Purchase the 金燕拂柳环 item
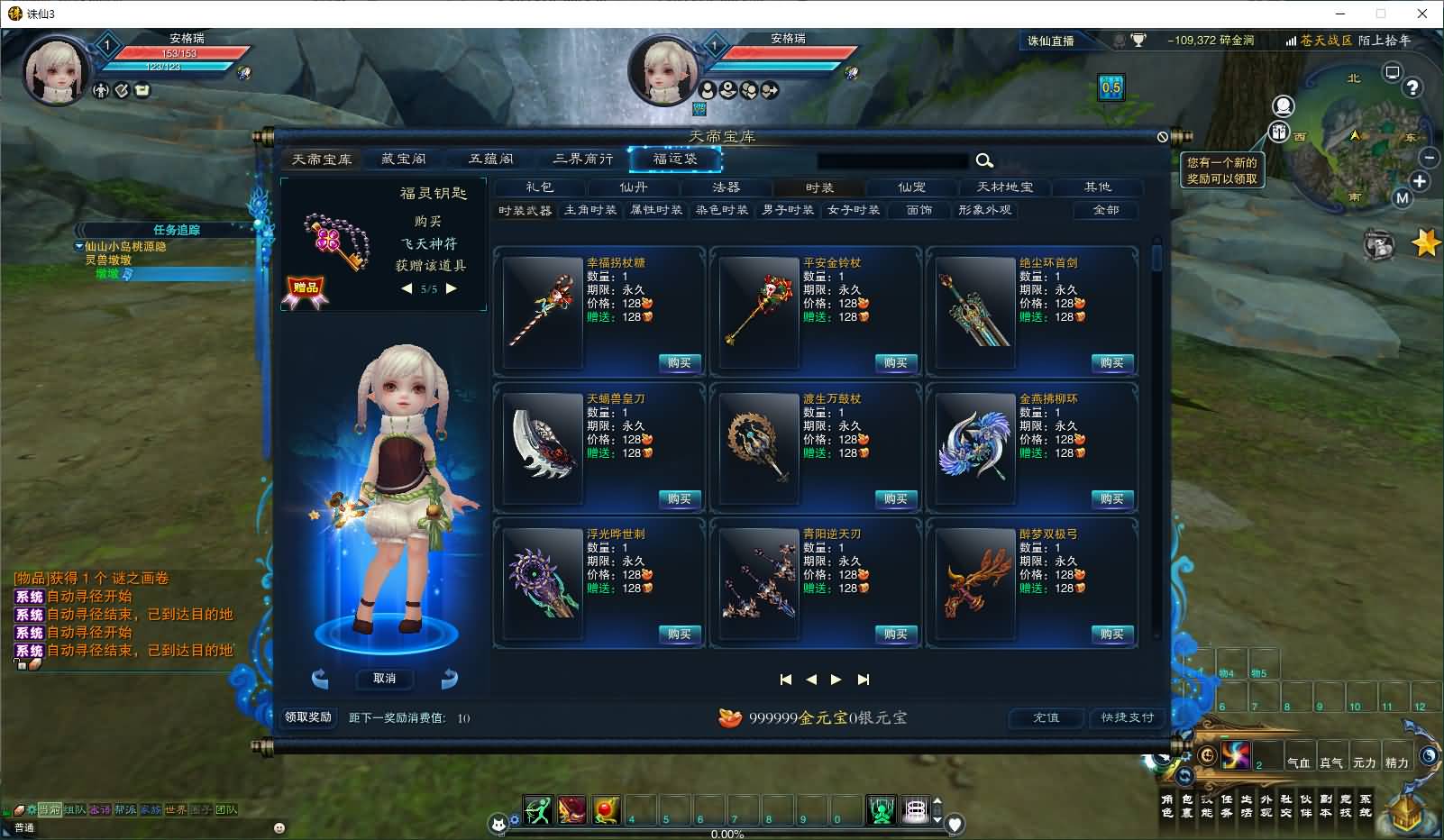The width and height of the screenshot is (1444, 840). click(x=1111, y=499)
